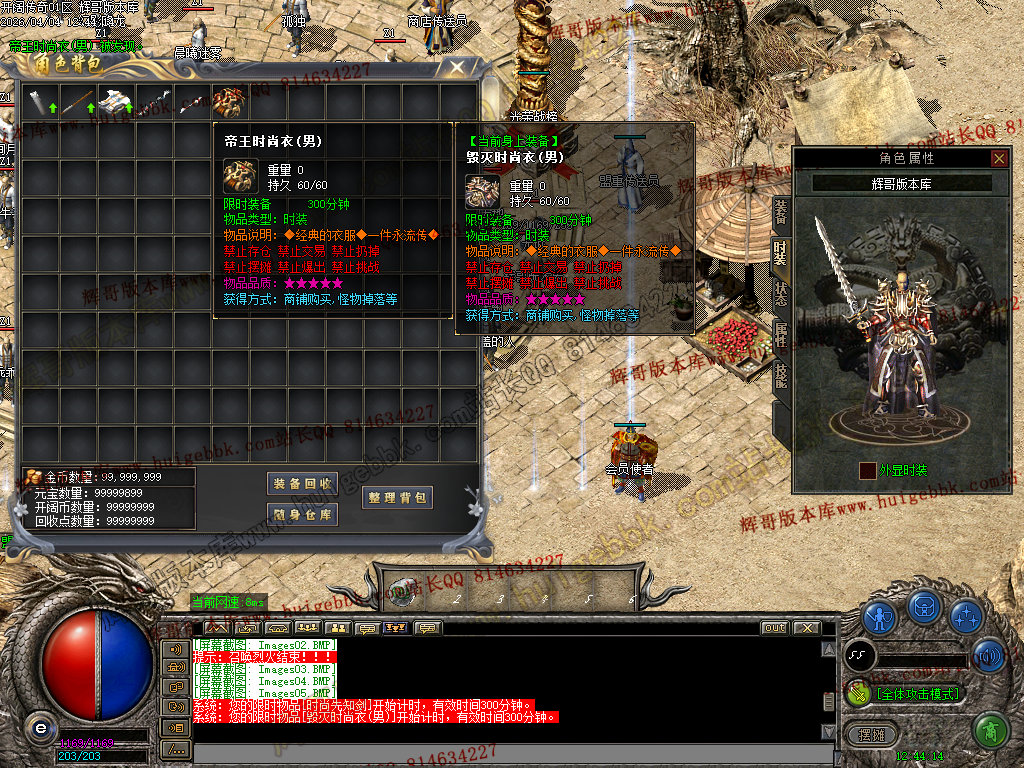Pick the brown wooden staff item slot
The image size is (1024, 768).
[78, 102]
